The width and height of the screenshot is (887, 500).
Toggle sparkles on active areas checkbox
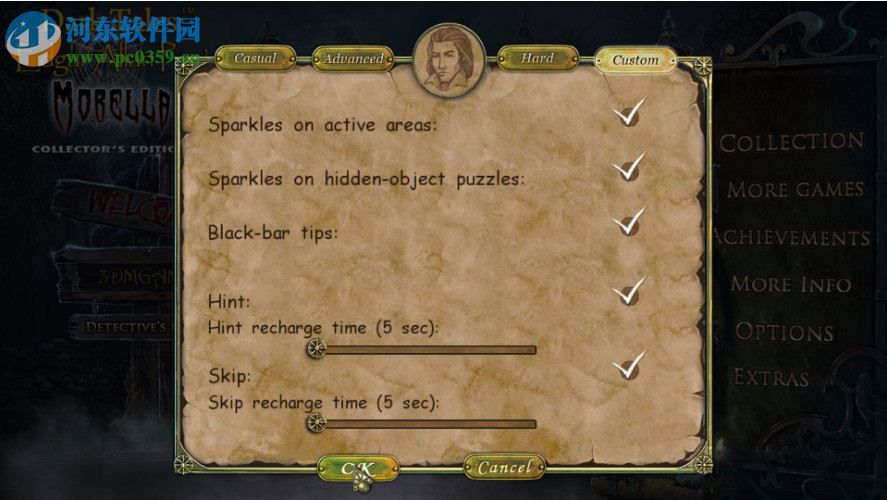(x=628, y=115)
